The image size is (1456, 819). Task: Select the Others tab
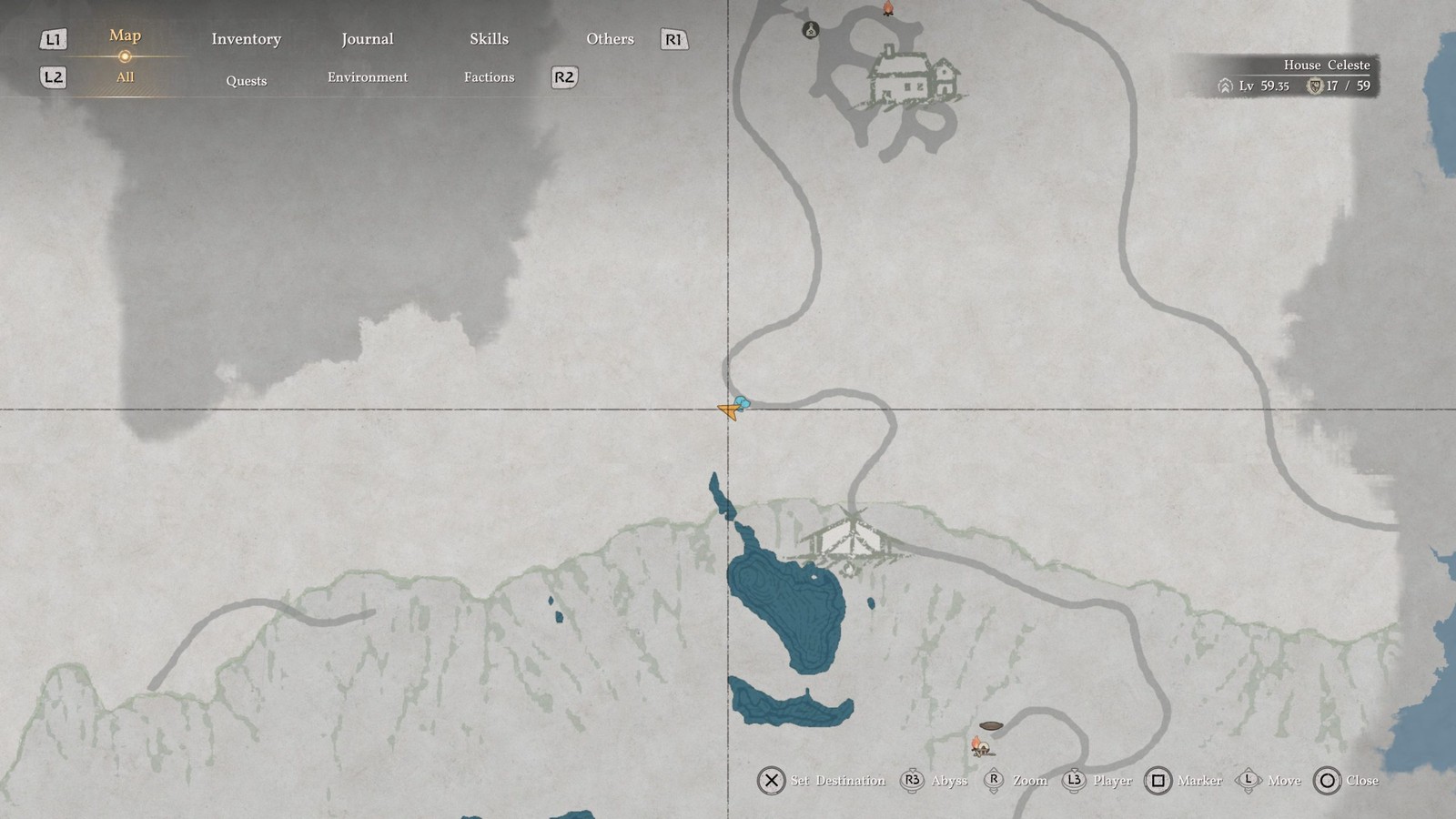(610, 38)
